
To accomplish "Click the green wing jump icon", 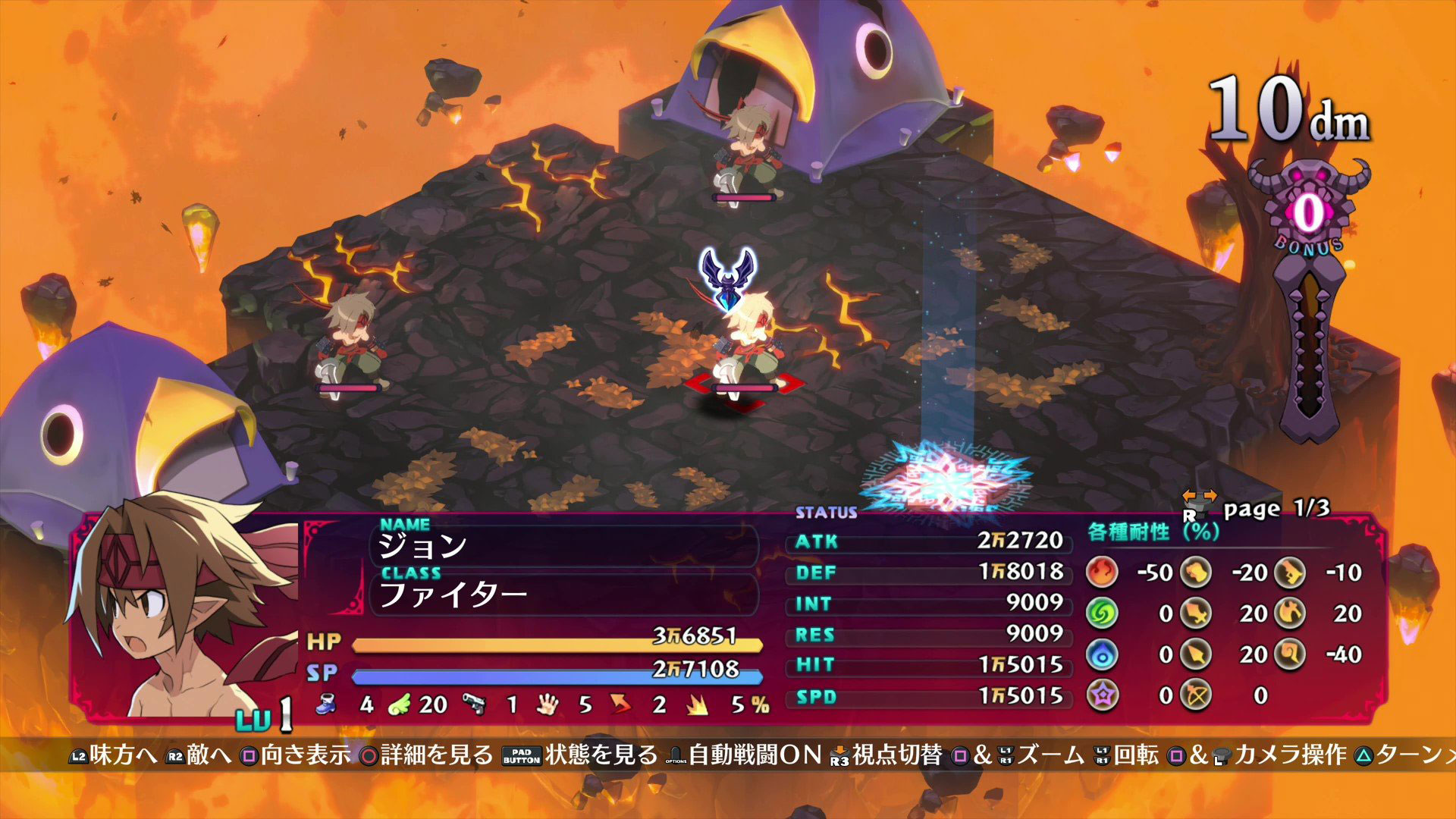I will point(399,704).
